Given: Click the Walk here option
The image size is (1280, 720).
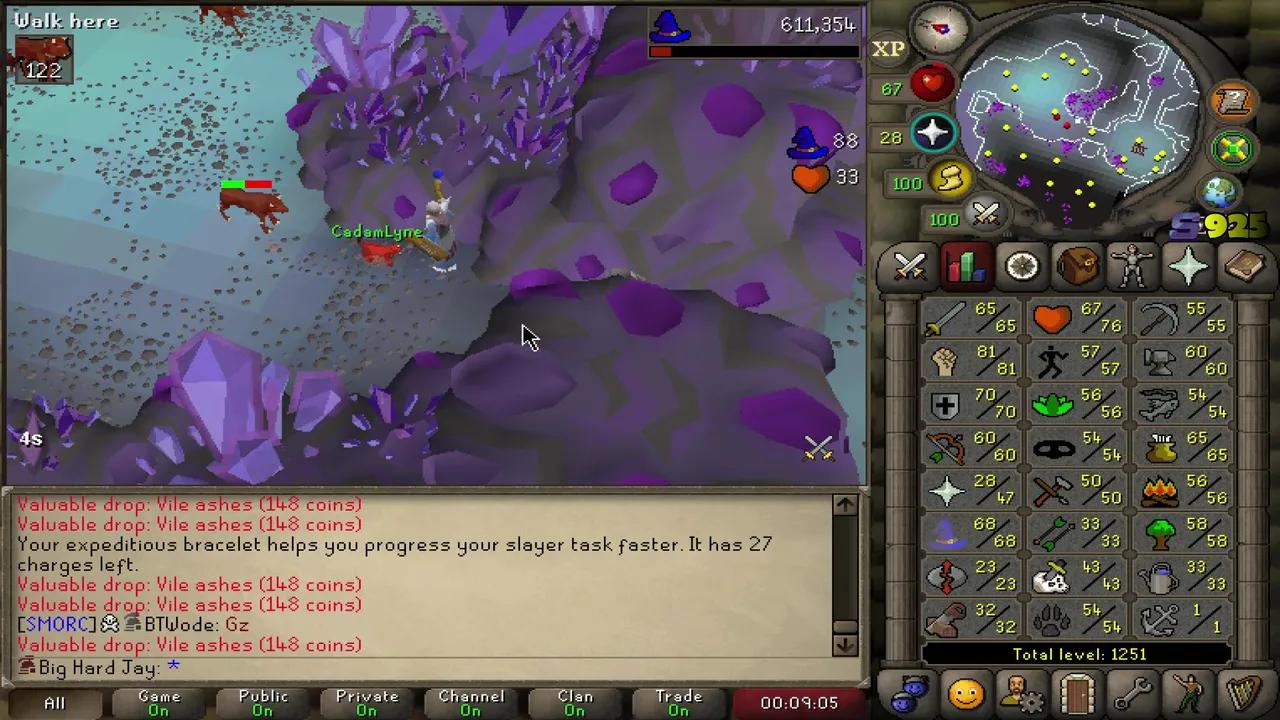Looking at the screenshot, I should tap(66, 21).
